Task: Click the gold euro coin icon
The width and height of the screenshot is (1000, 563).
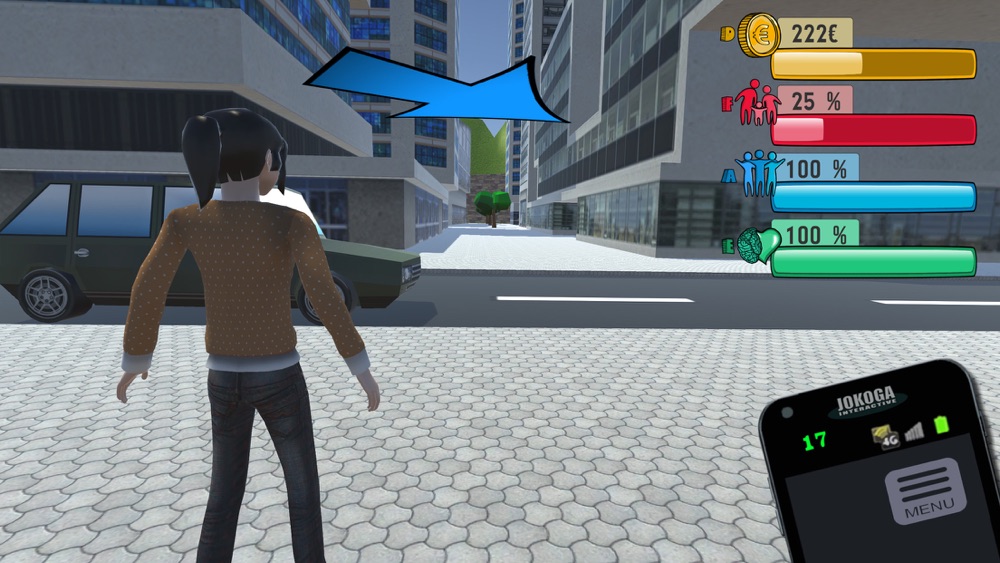Action: click(x=759, y=36)
